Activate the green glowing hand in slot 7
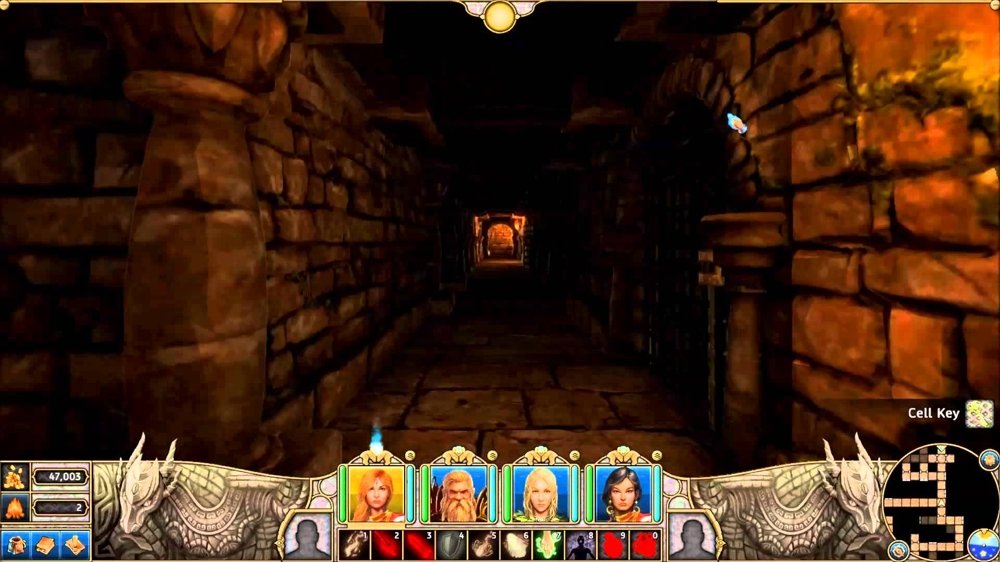 [549, 545]
